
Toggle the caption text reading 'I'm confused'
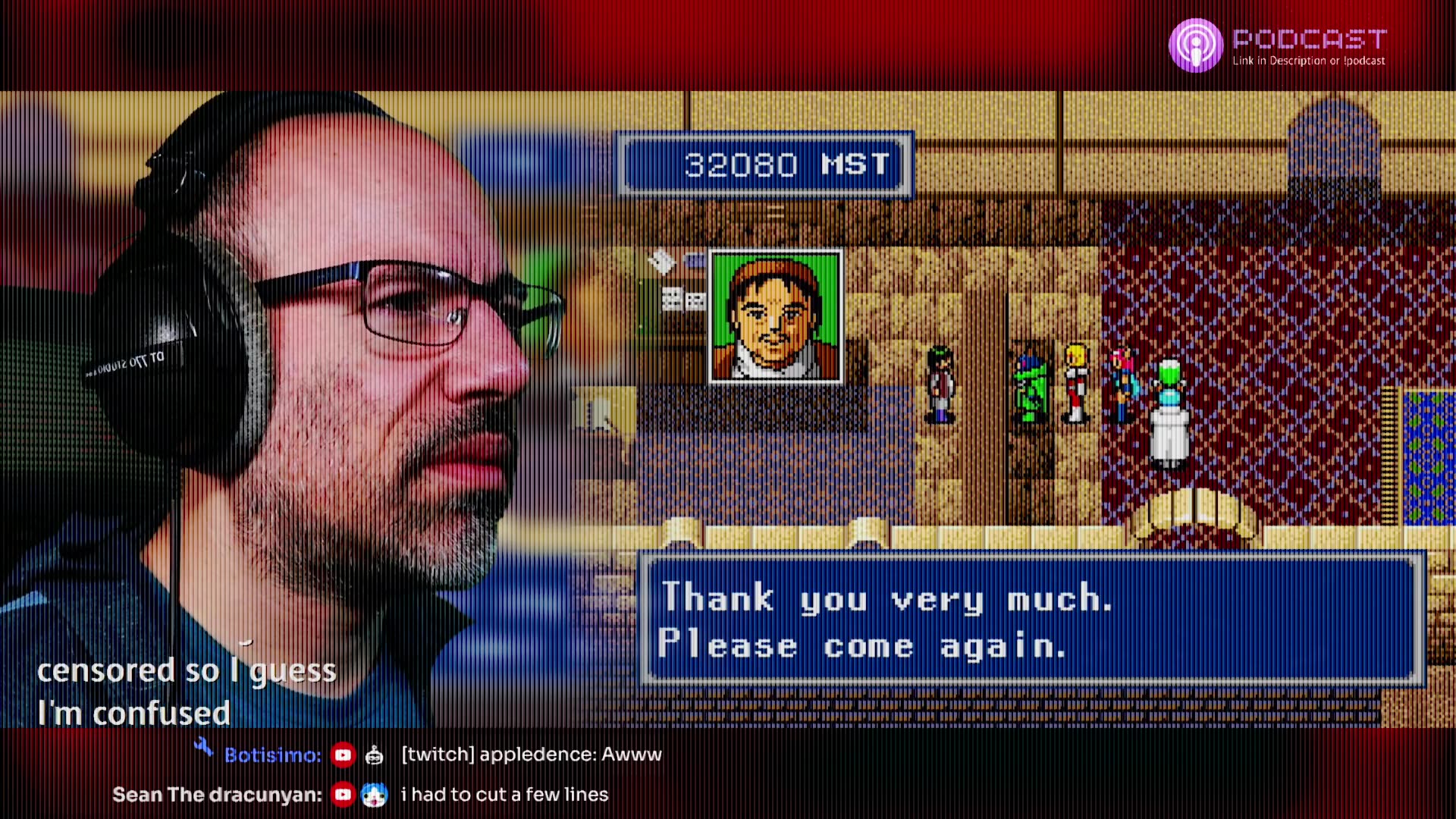[x=133, y=713]
